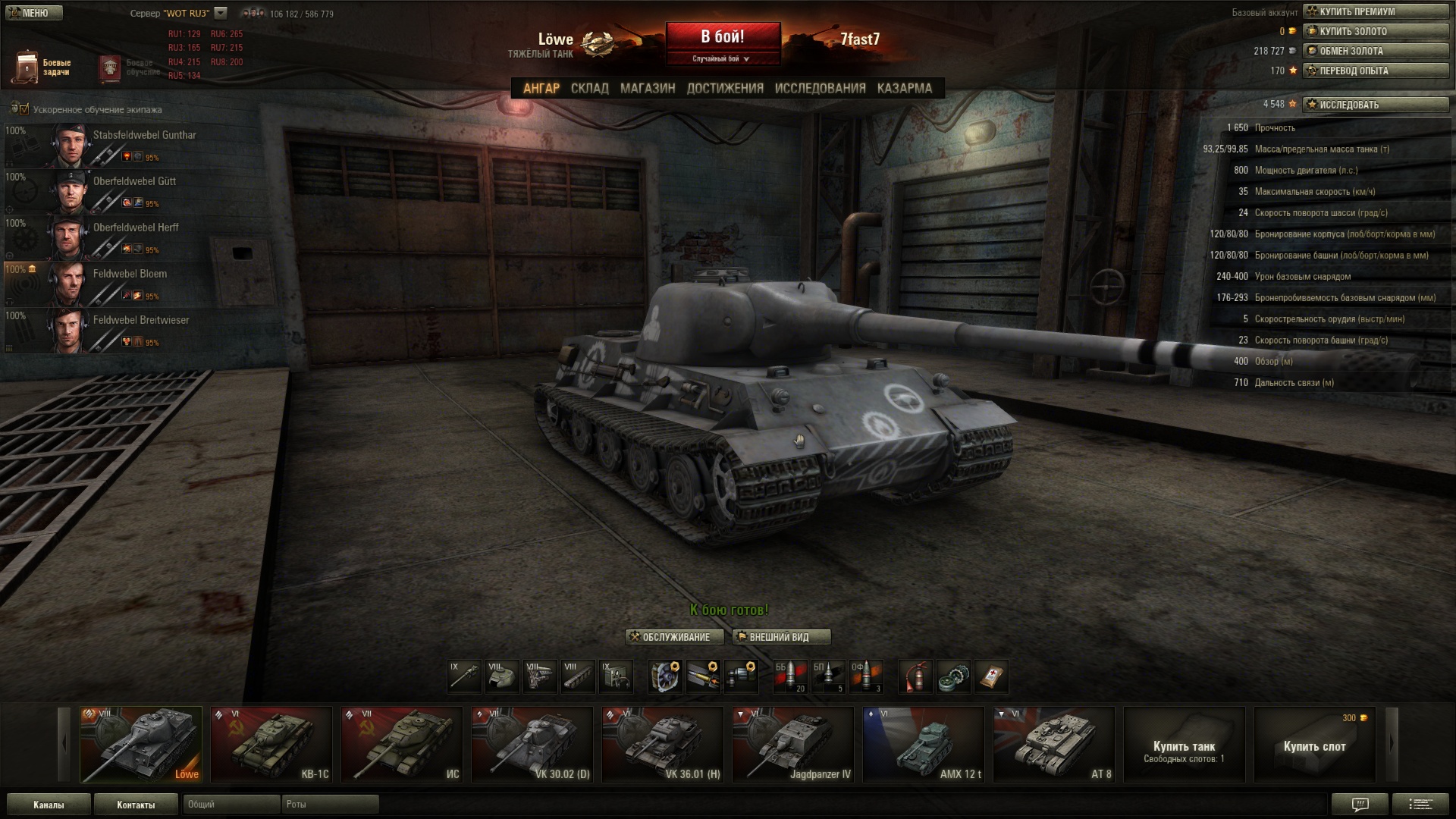
Task: Go to the ИССЛЕДОВАНИЯ tab
Action: [x=820, y=88]
